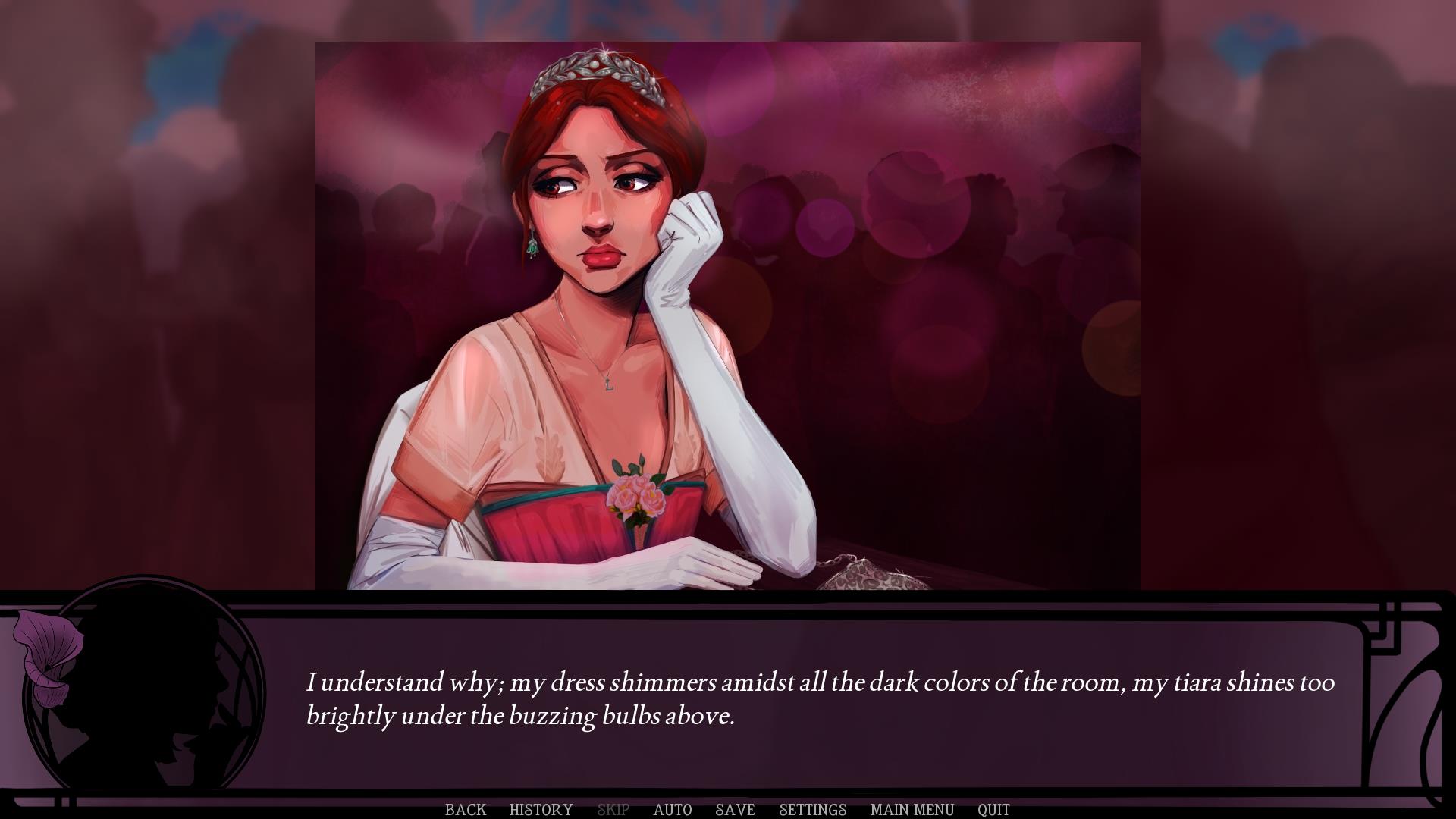Activate the Skip text button
The width and height of the screenshot is (1456, 819).
tap(613, 809)
